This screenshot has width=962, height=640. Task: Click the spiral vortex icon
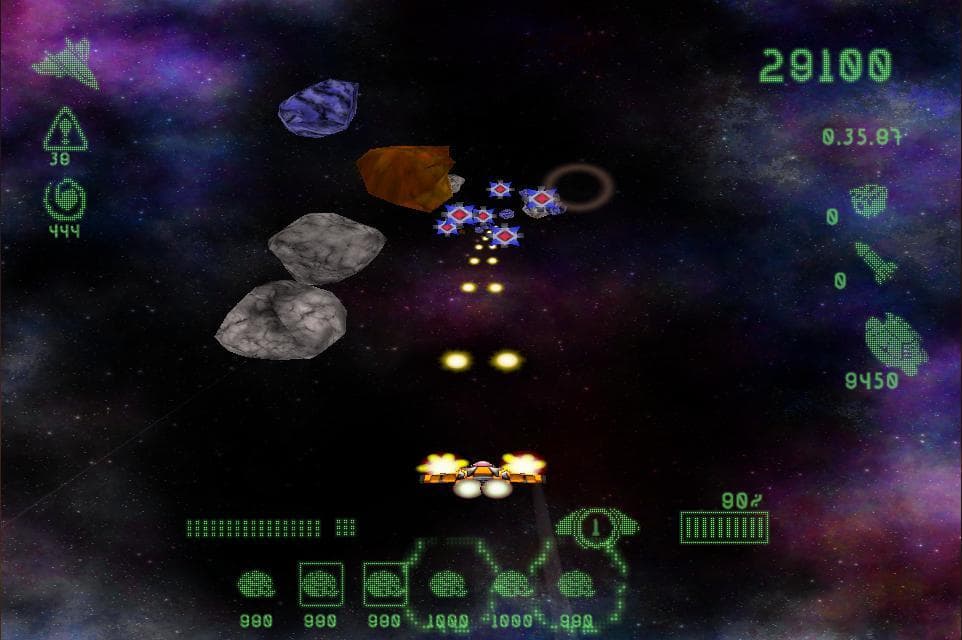coord(65,200)
